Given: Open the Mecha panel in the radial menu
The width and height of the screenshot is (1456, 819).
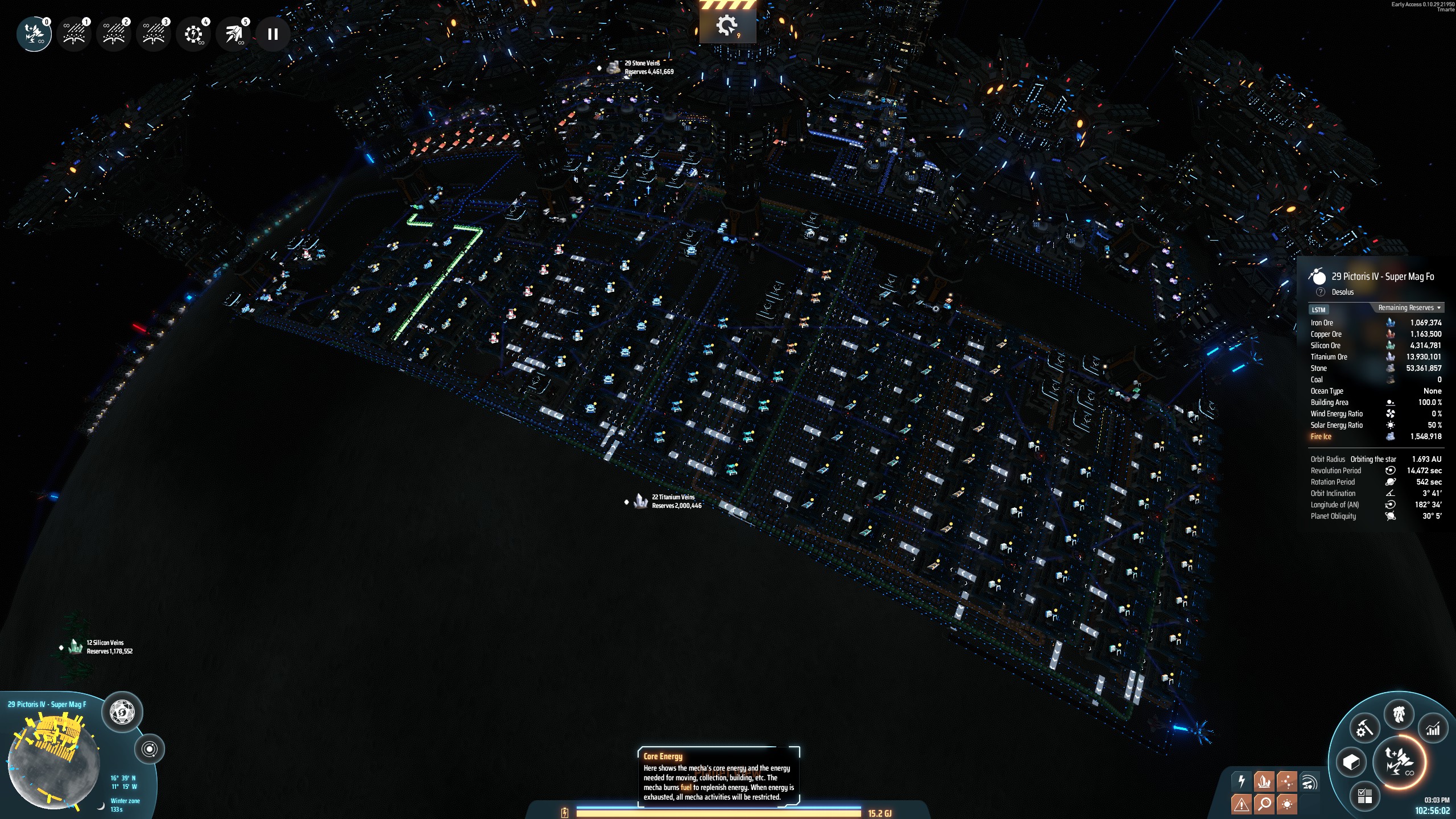Looking at the screenshot, I should (1399, 714).
